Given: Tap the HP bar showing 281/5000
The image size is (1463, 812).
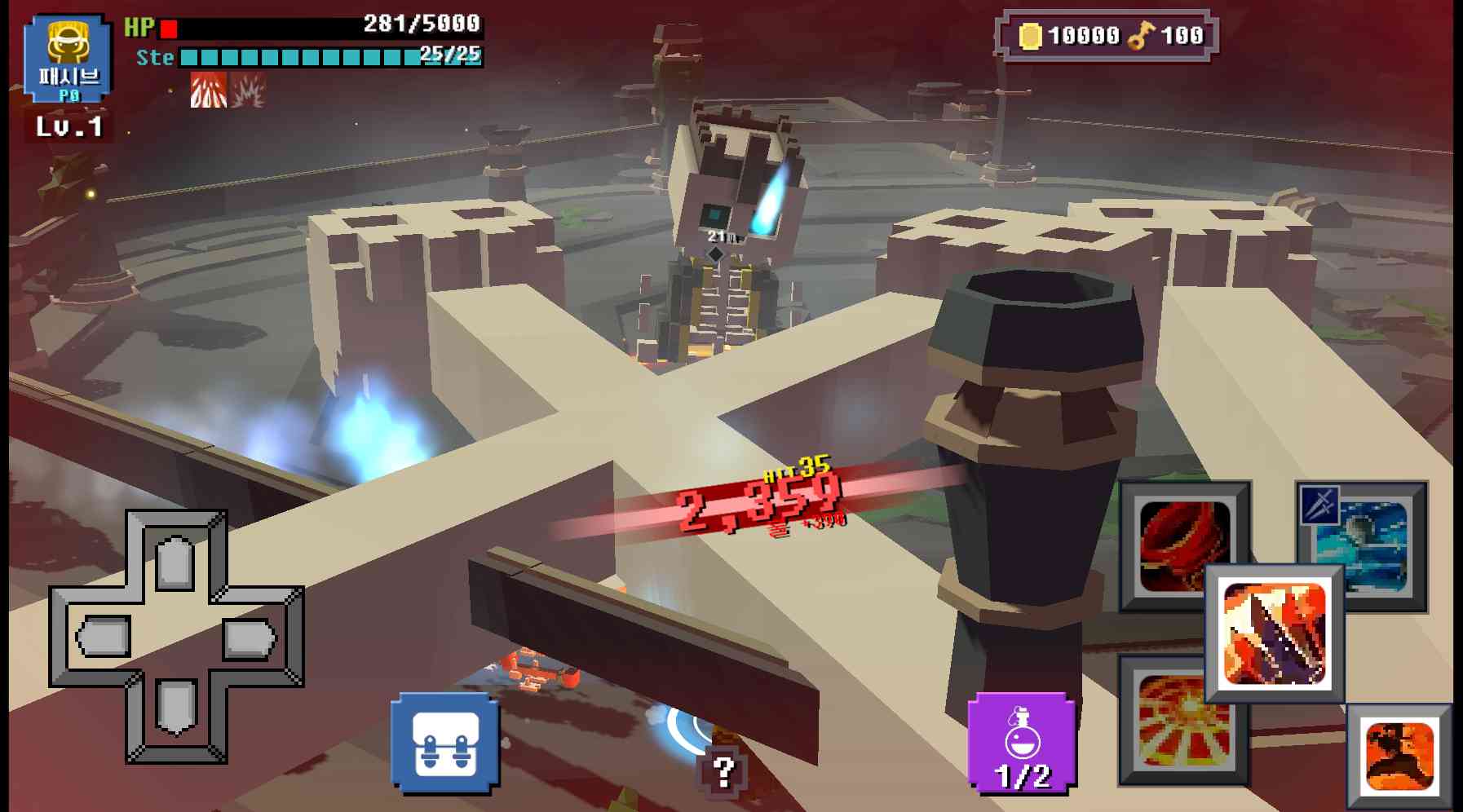Looking at the screenshot, I should pos(310,27).
